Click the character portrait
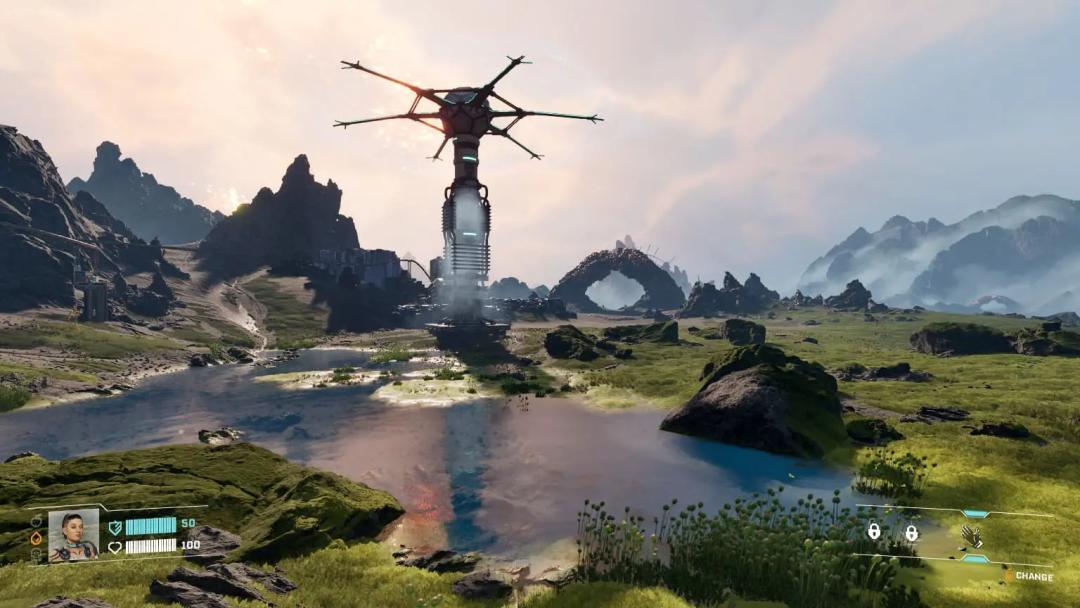1080x608 pixels. coord(74,535)
